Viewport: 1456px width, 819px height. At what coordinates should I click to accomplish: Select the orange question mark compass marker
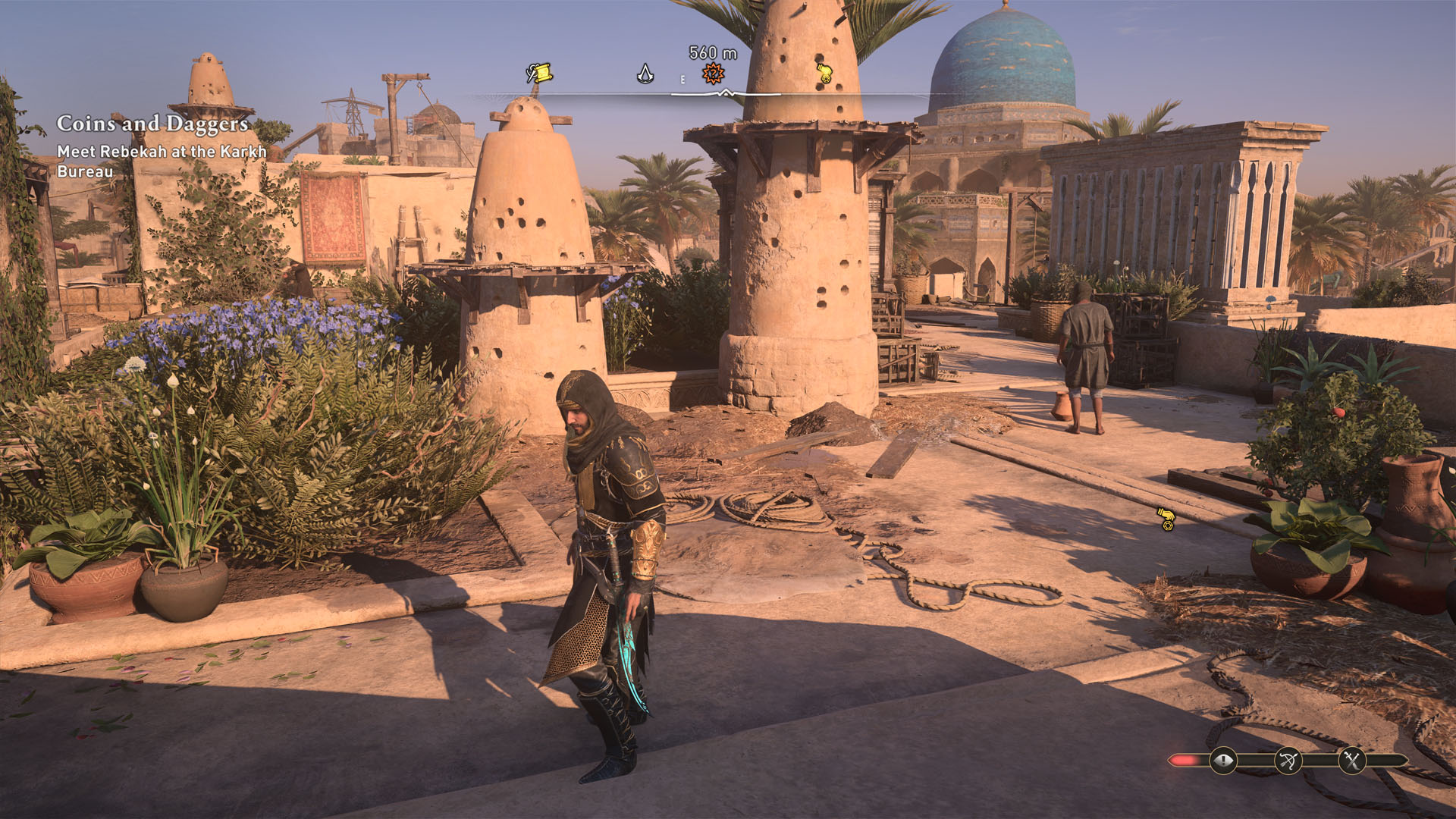[x=713, y=74]
